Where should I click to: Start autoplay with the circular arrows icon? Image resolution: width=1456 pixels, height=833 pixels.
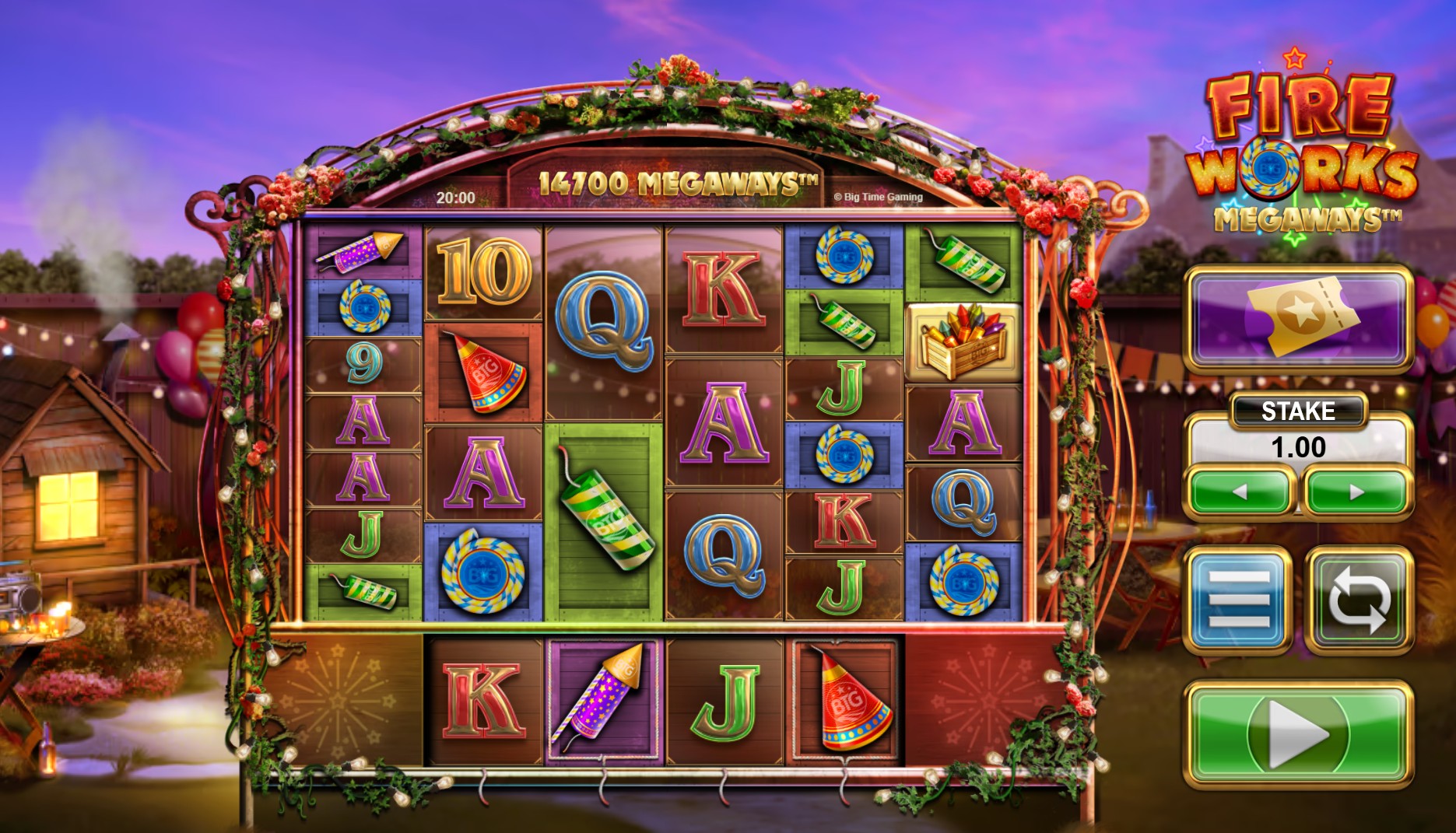(1357, 599)
